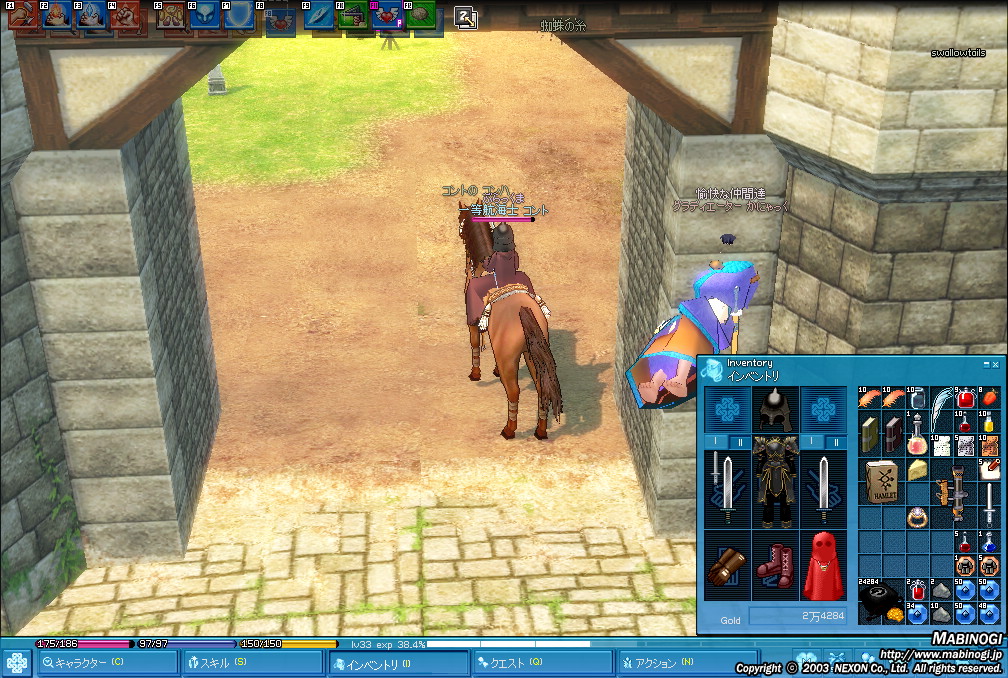
Task: Select the equipped black gold armor
Action: click(773, 480)
